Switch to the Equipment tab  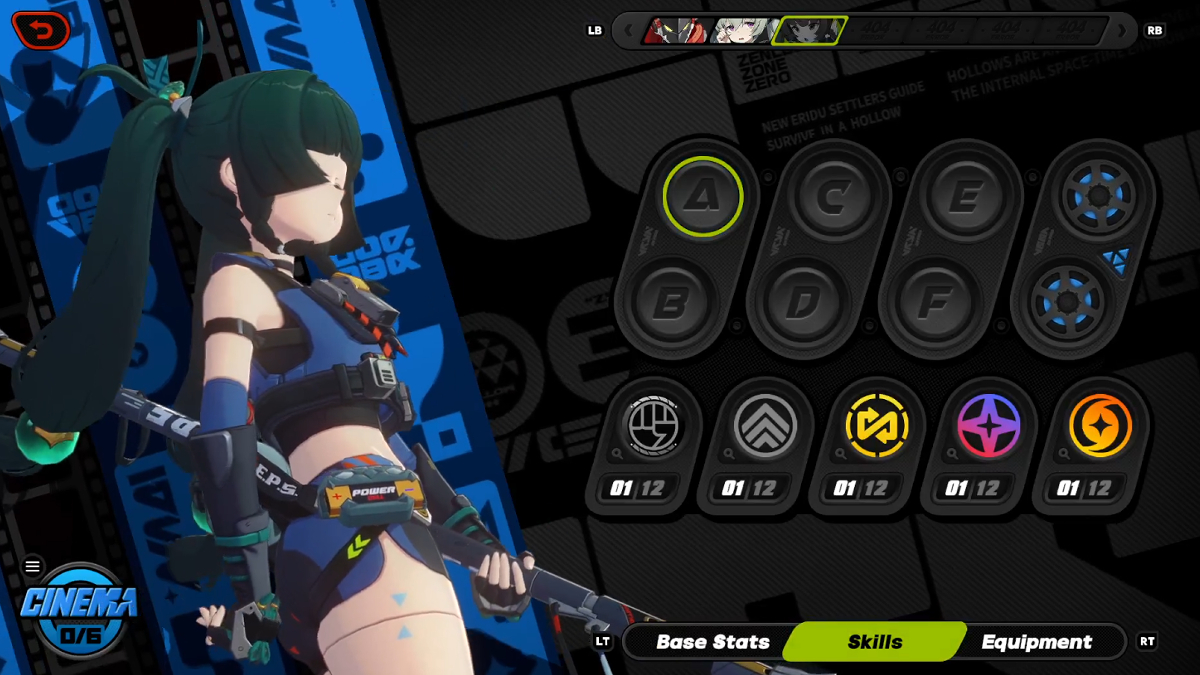click(x=1037, y=642)
